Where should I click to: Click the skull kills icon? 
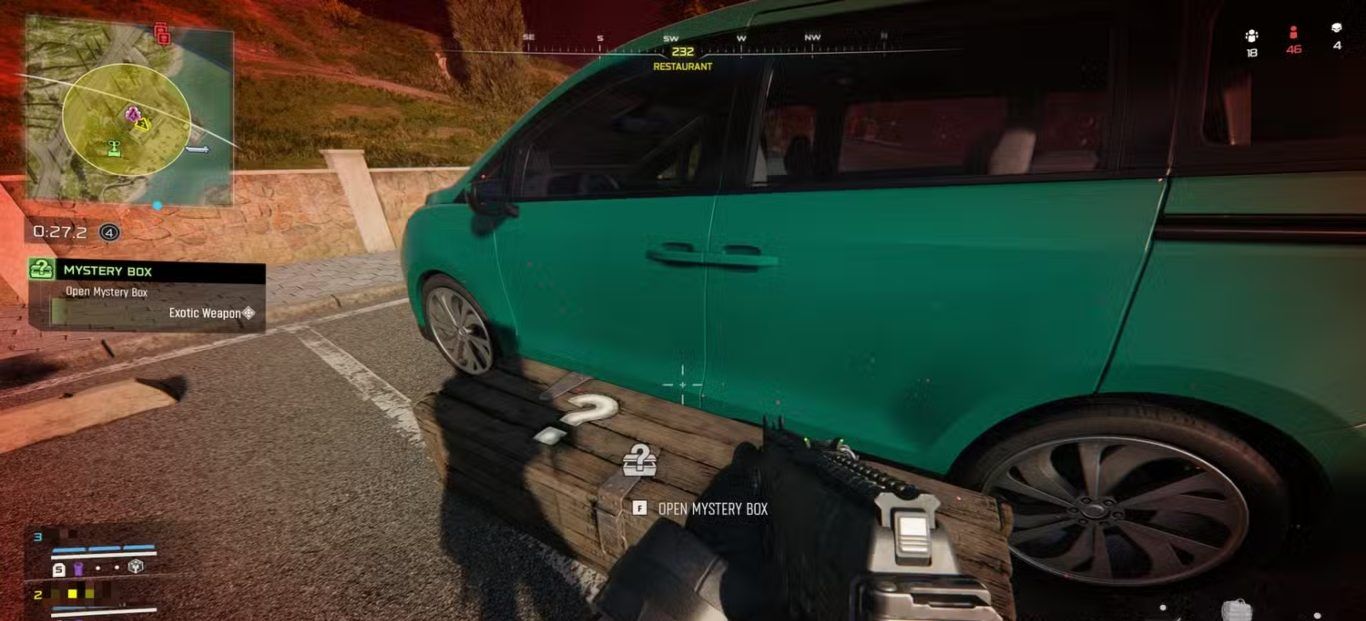pyautogui.click(x=1337, y=29)
